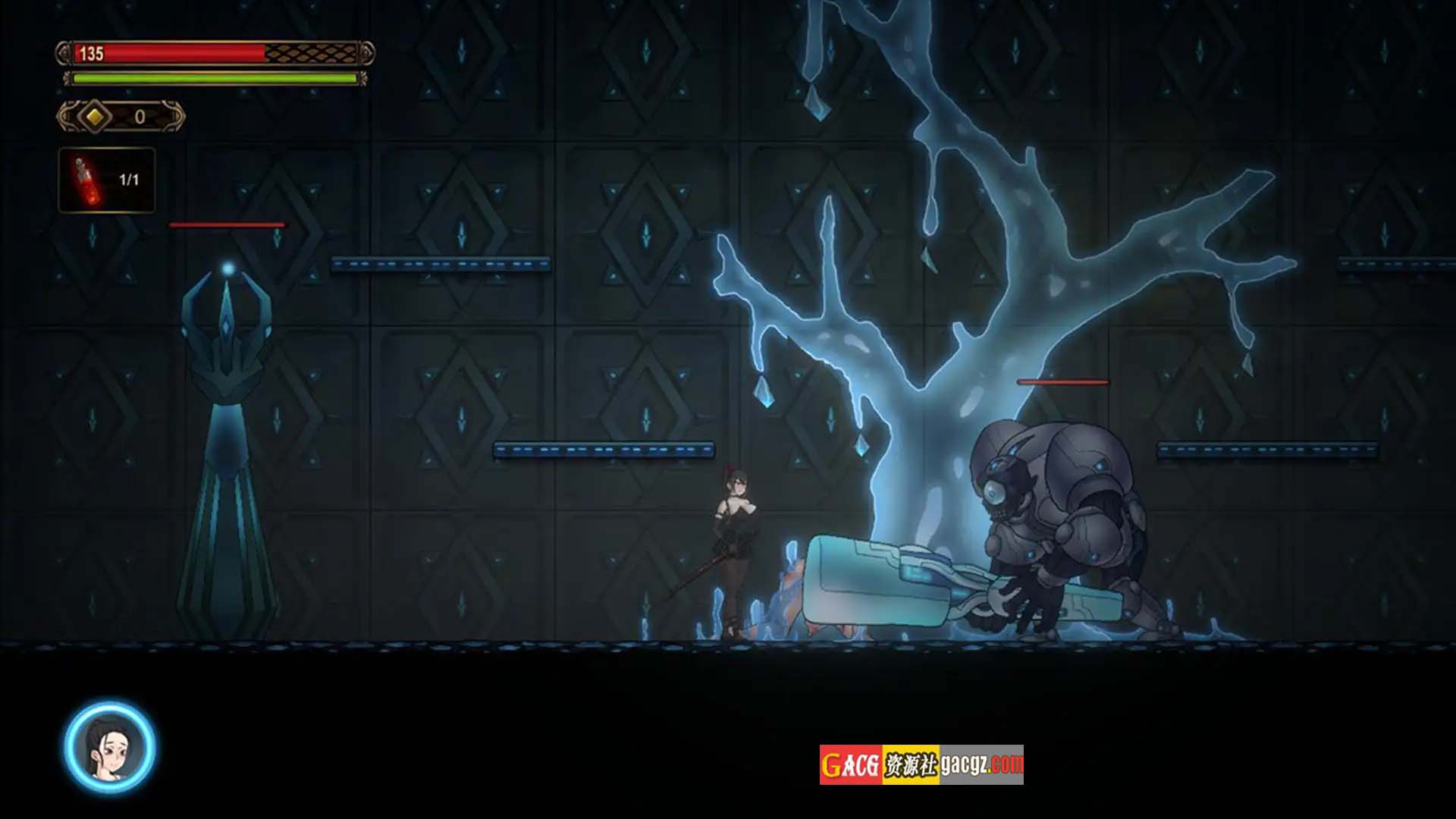1456x819 pixels.
Task: Select the red health potion slot
Action: click(107, 180)
